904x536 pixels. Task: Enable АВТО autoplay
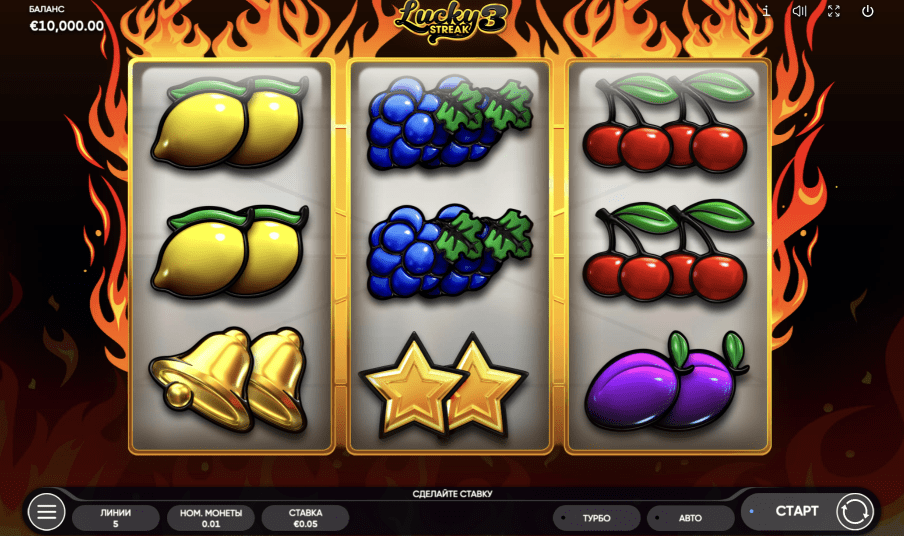click(690, 518)
